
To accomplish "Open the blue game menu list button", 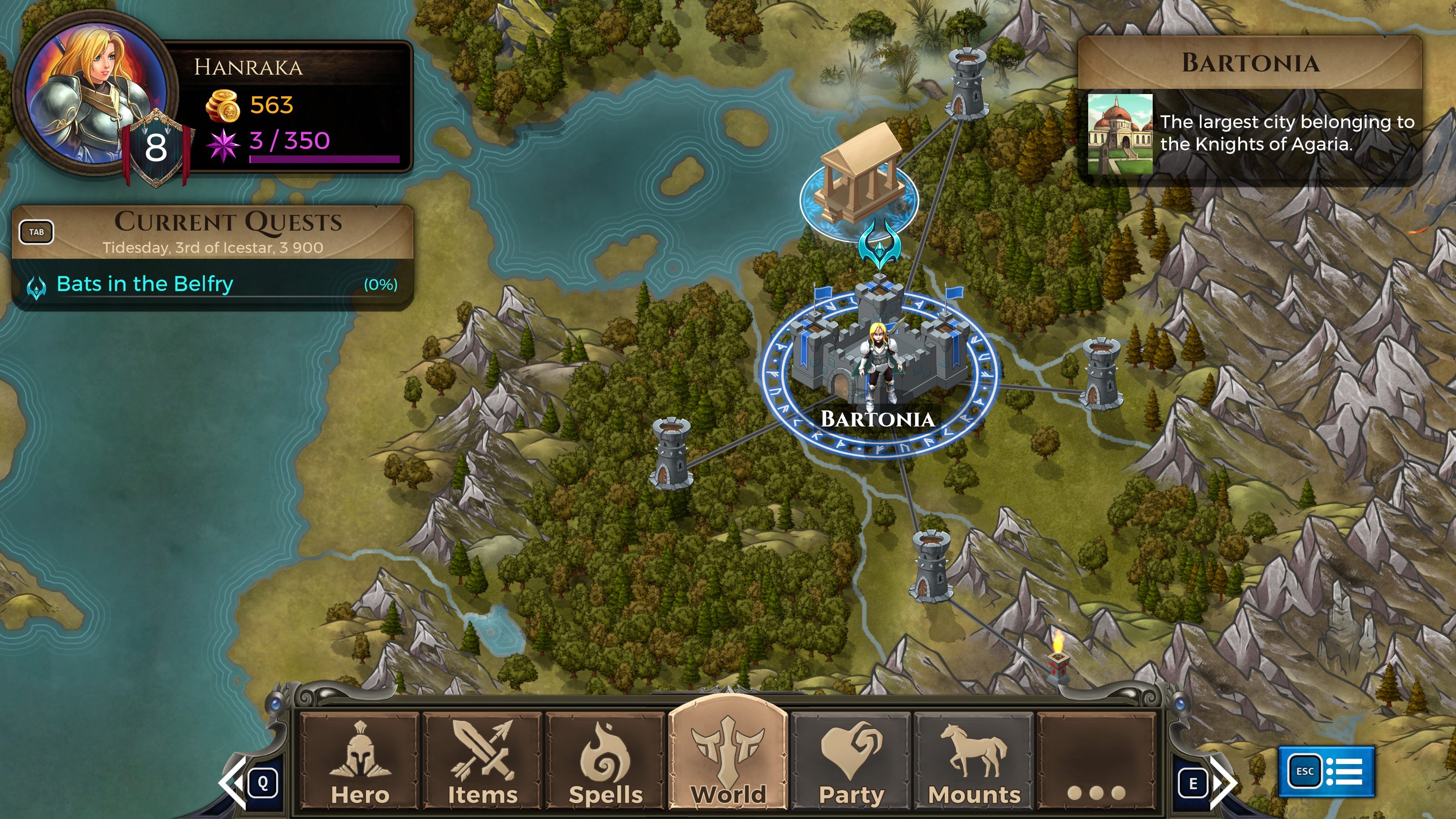I will click(1326, 771).
